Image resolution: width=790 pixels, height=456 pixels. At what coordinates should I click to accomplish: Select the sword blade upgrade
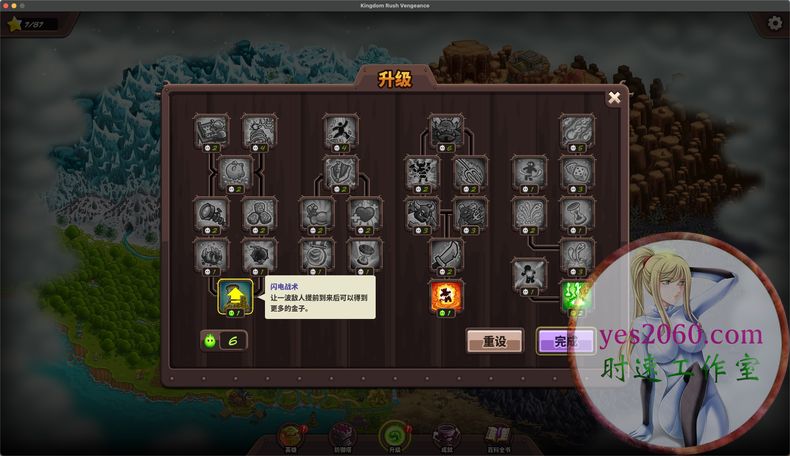(446, 253)
